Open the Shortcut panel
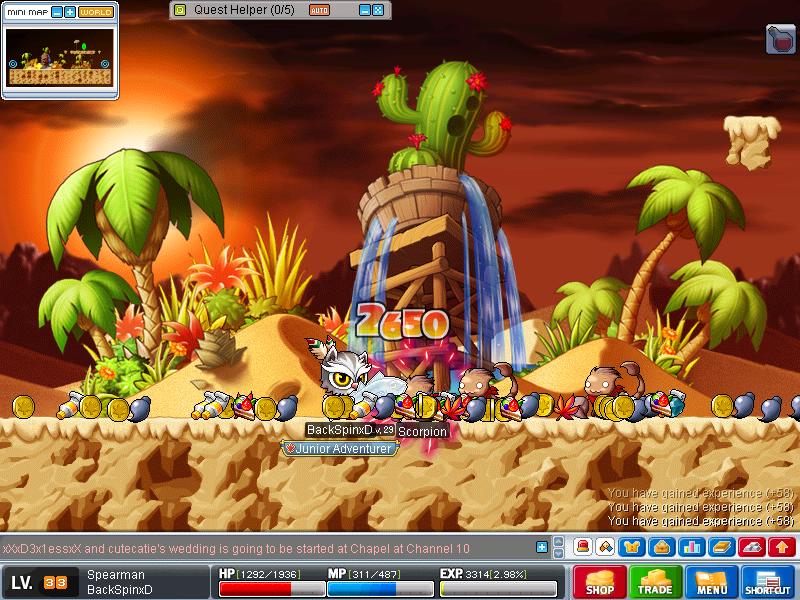This screenshot has width=800, height=600. pyautogui.click(x=769, y=582)
